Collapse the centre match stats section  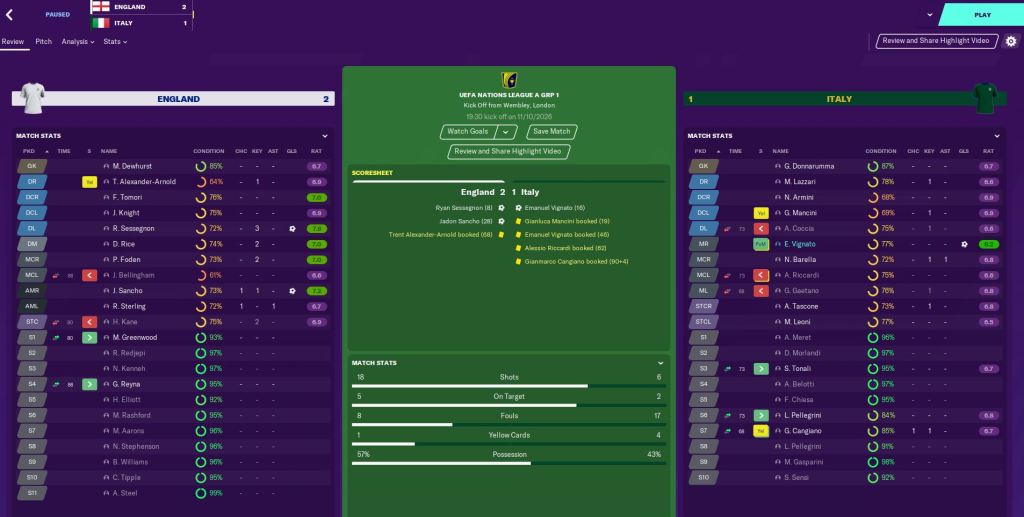[x=660, y=362]
